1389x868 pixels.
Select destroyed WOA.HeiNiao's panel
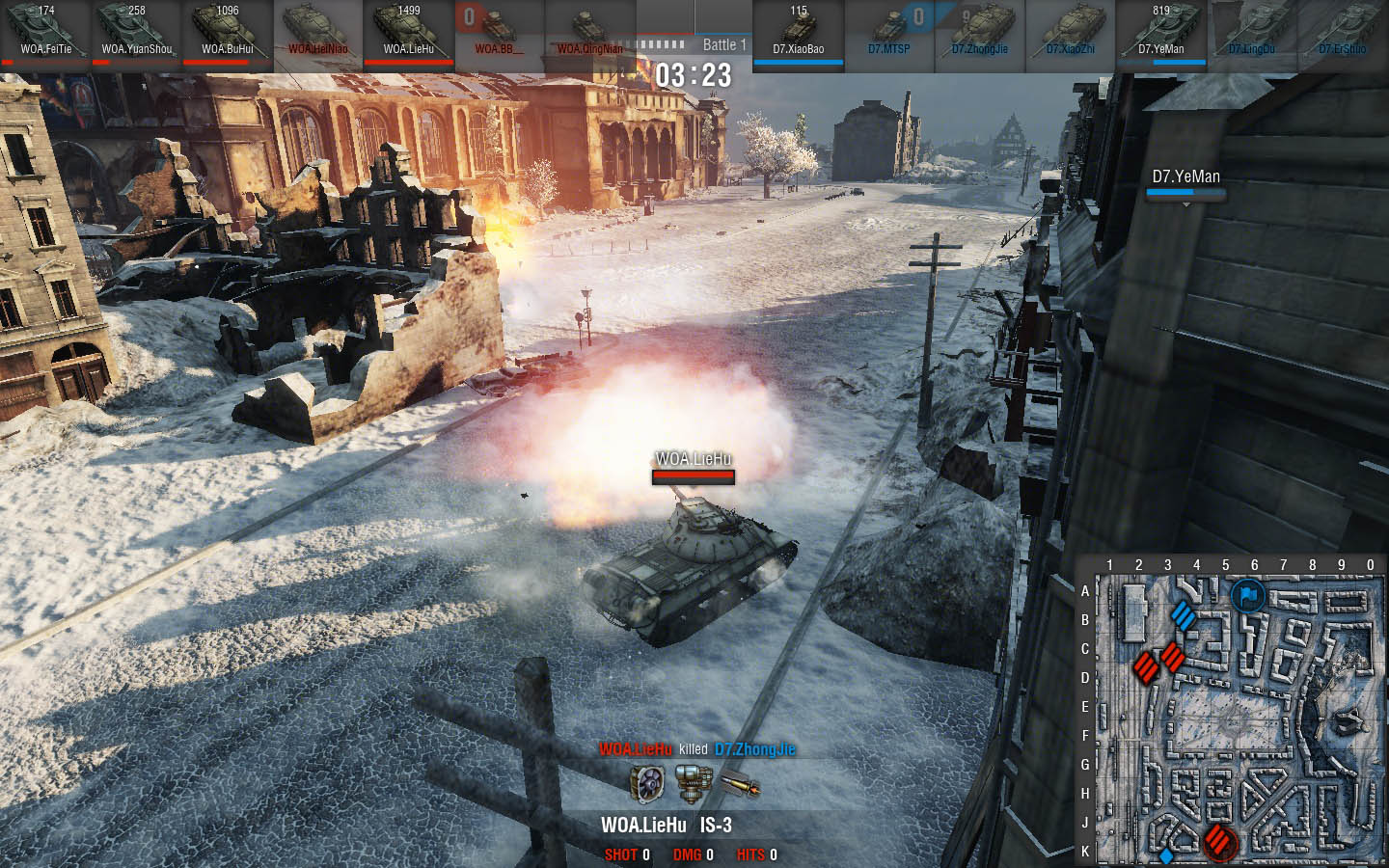317,32
